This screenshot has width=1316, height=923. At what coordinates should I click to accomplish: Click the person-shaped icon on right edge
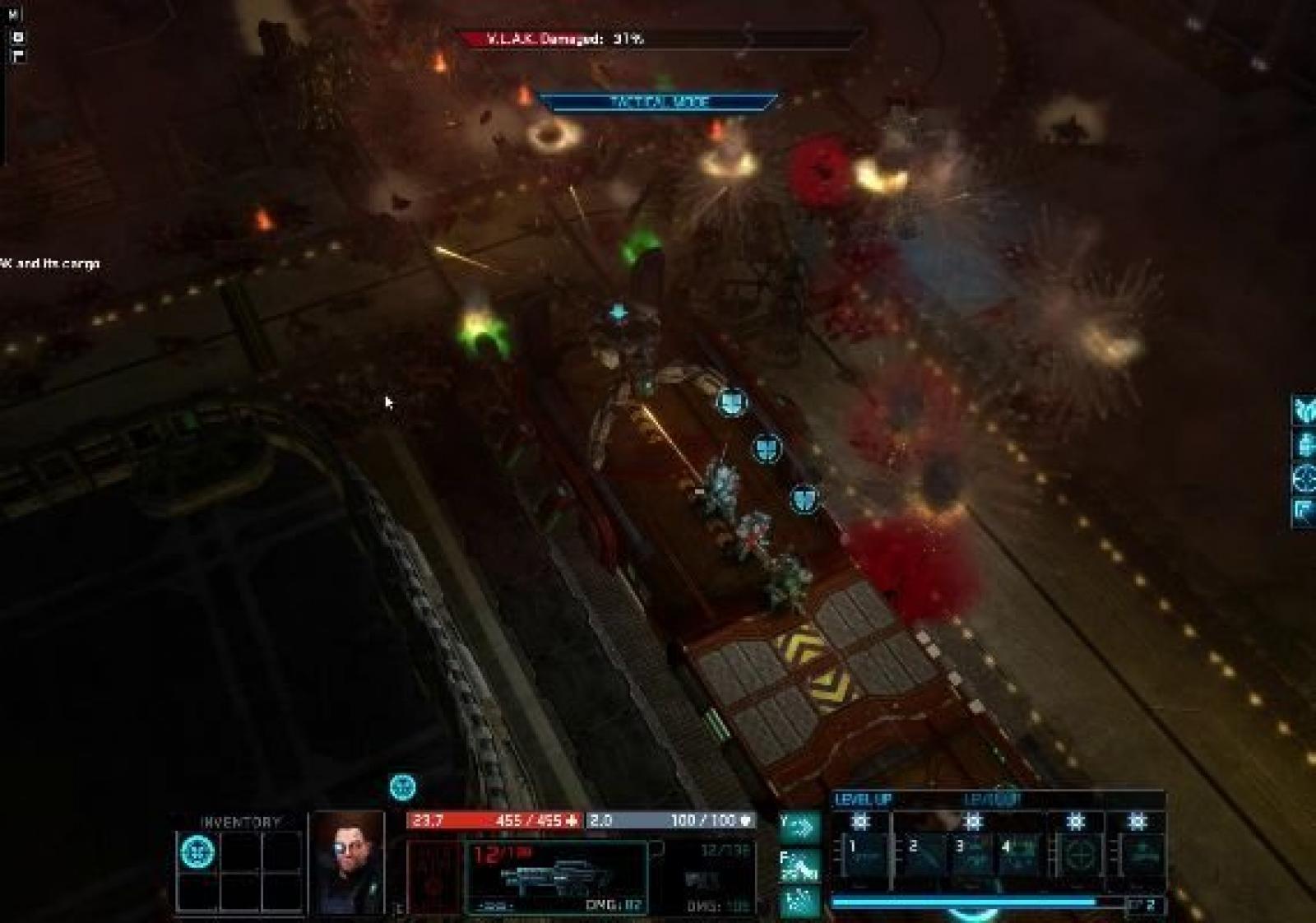coord(1305,445)
